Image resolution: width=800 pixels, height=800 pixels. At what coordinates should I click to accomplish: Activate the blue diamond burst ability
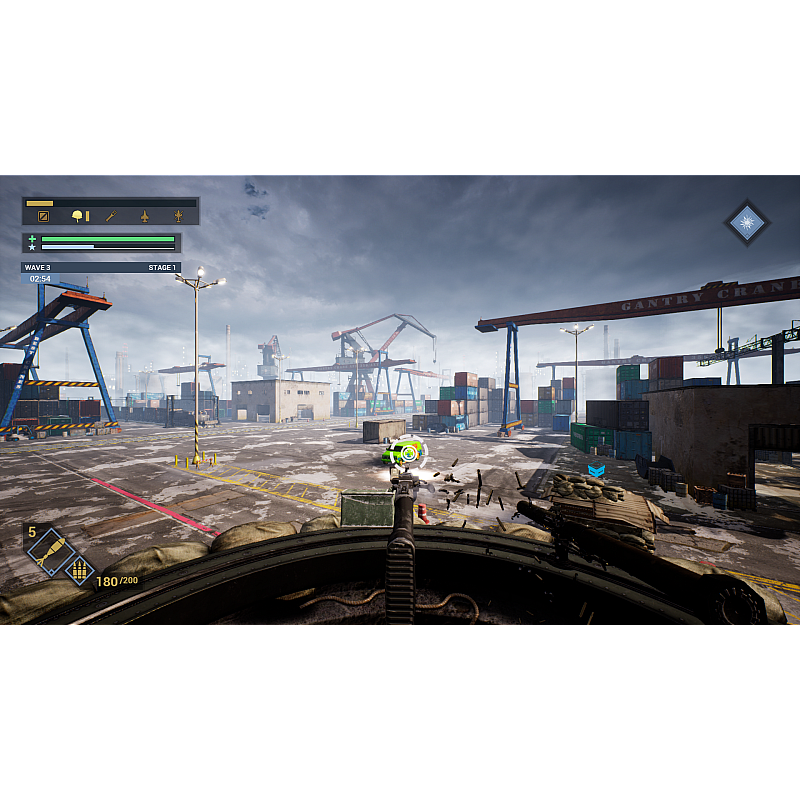pyautogui.click(x=747, y=222)
